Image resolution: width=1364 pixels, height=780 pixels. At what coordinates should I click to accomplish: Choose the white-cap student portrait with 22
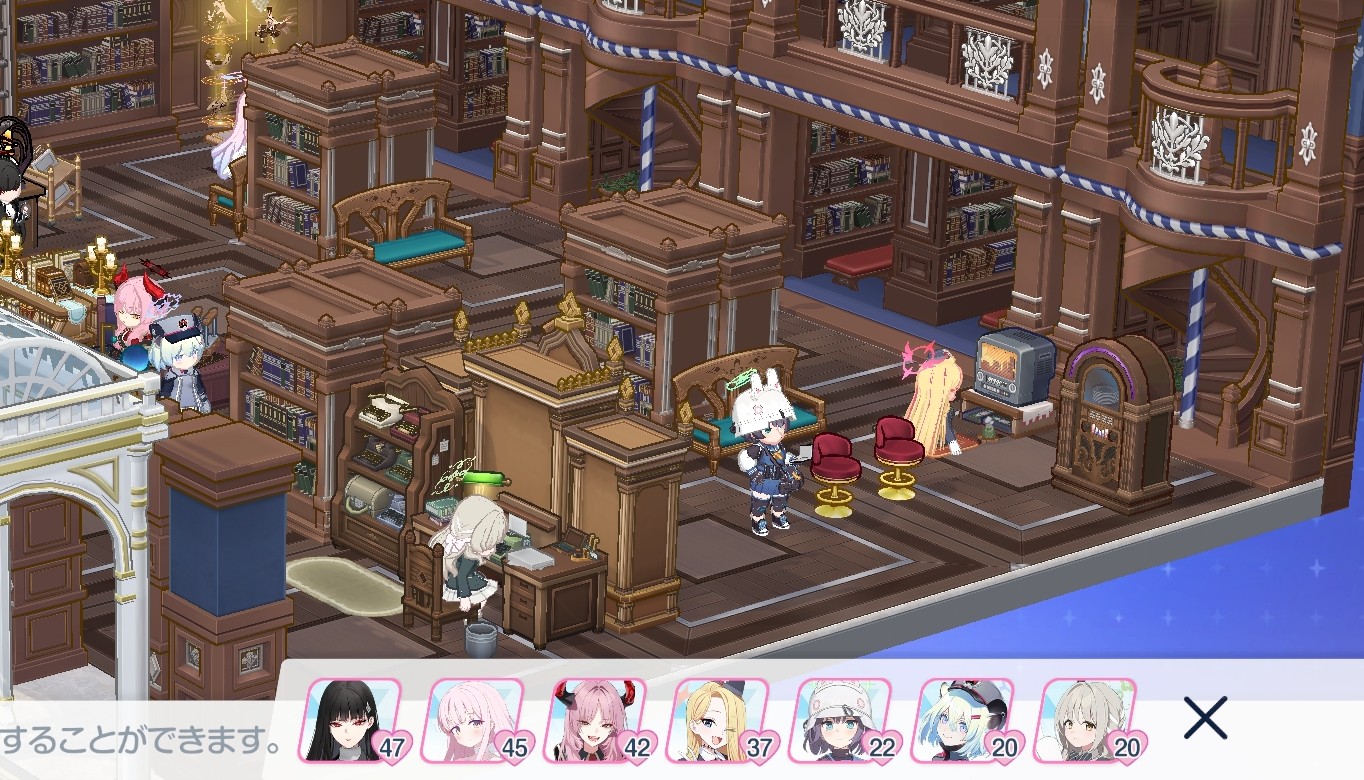(x=842, y=720)
